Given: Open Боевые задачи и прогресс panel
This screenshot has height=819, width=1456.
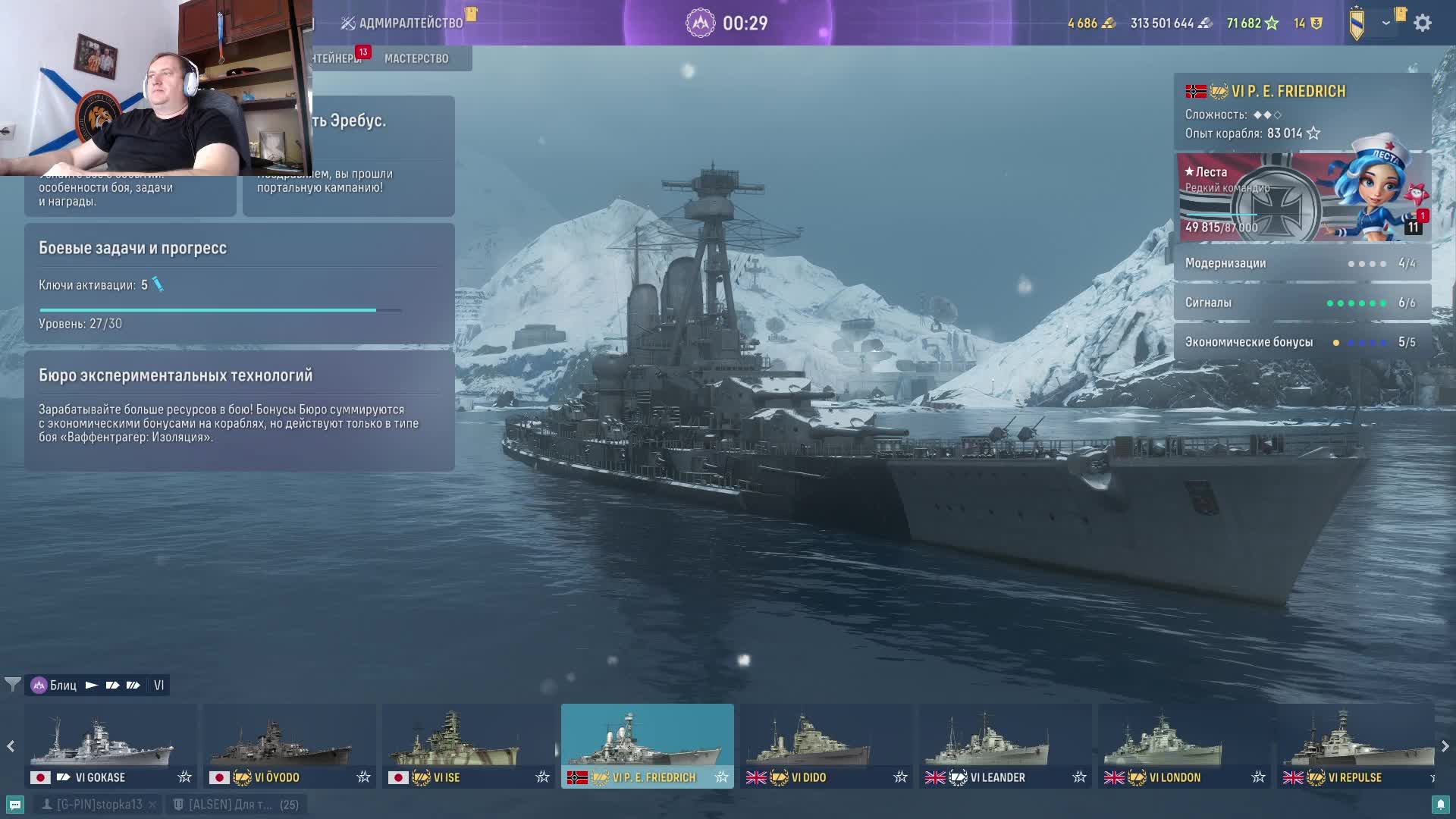Looking at the screenshot, I should (x=239, y=284).
